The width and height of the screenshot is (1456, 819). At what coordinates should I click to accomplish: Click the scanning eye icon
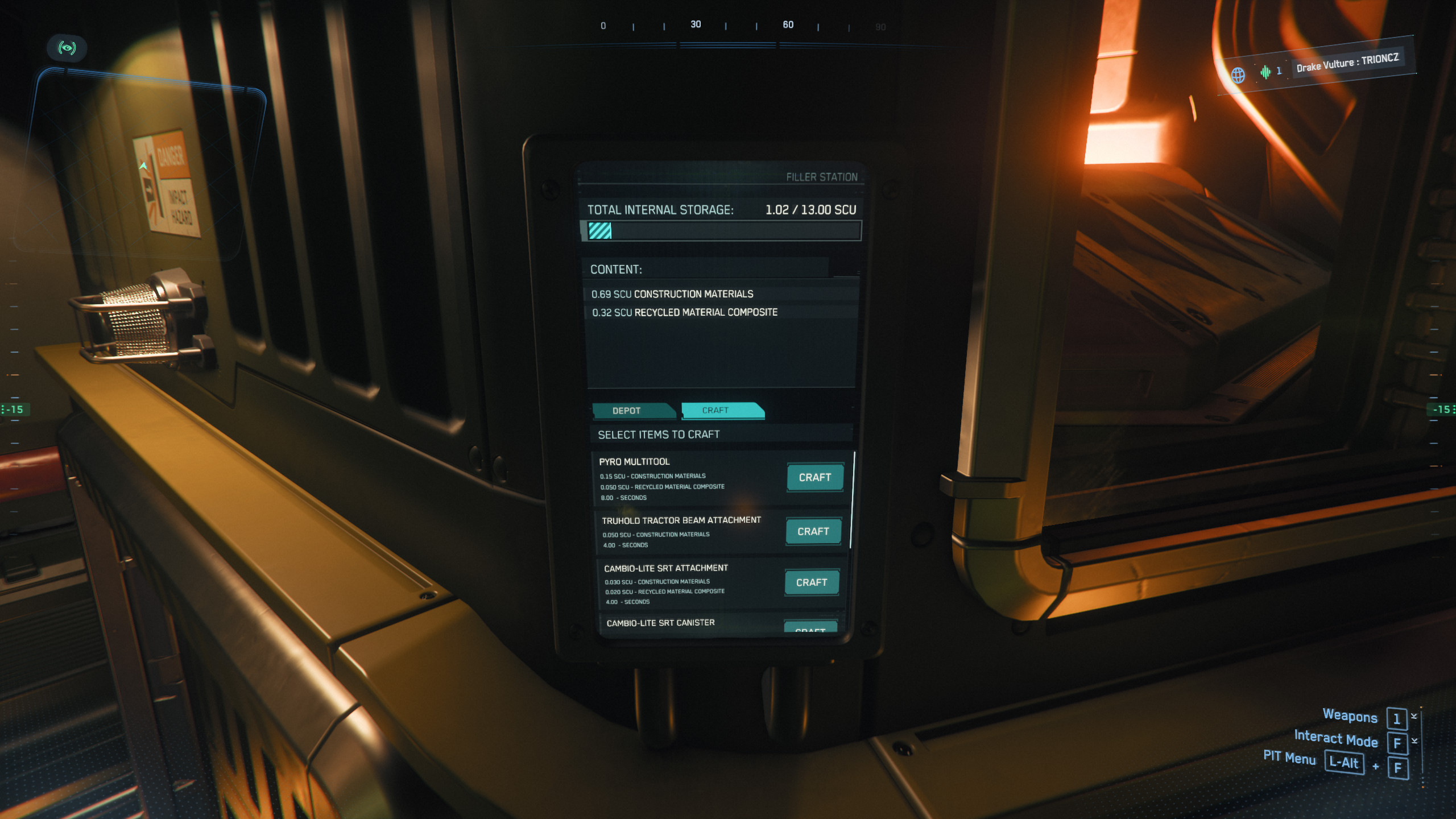tap(67, 48)
